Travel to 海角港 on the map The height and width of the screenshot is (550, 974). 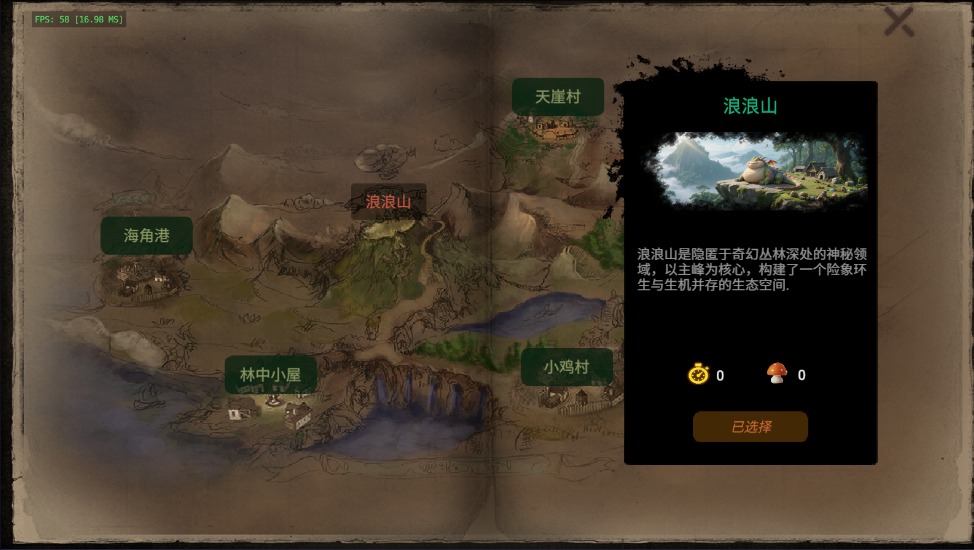(x=146, y=236)
